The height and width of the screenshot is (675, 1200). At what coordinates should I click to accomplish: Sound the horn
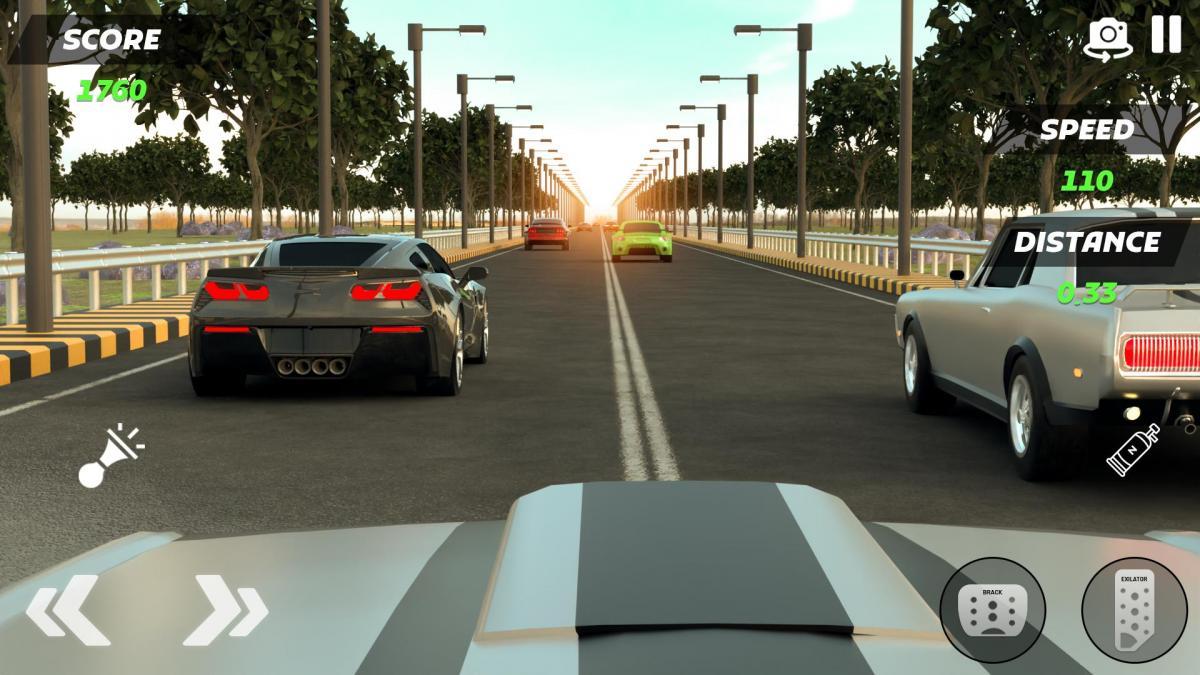109,456
